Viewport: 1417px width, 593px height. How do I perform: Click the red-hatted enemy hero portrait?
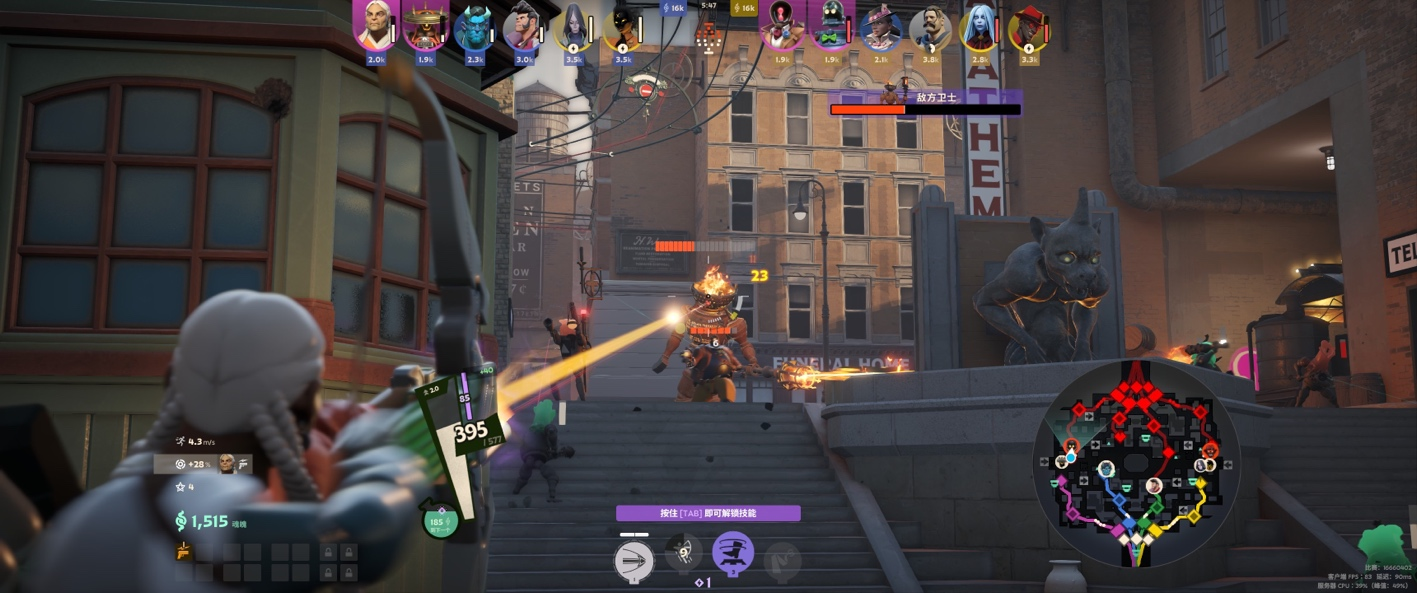click(1029, 28)
